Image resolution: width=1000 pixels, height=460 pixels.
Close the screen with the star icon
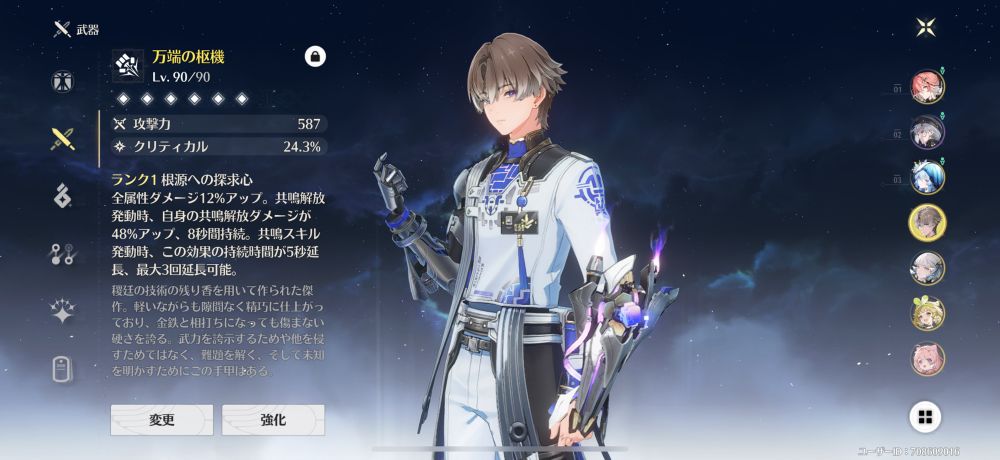pyautogui.click(x=926, y=27)
